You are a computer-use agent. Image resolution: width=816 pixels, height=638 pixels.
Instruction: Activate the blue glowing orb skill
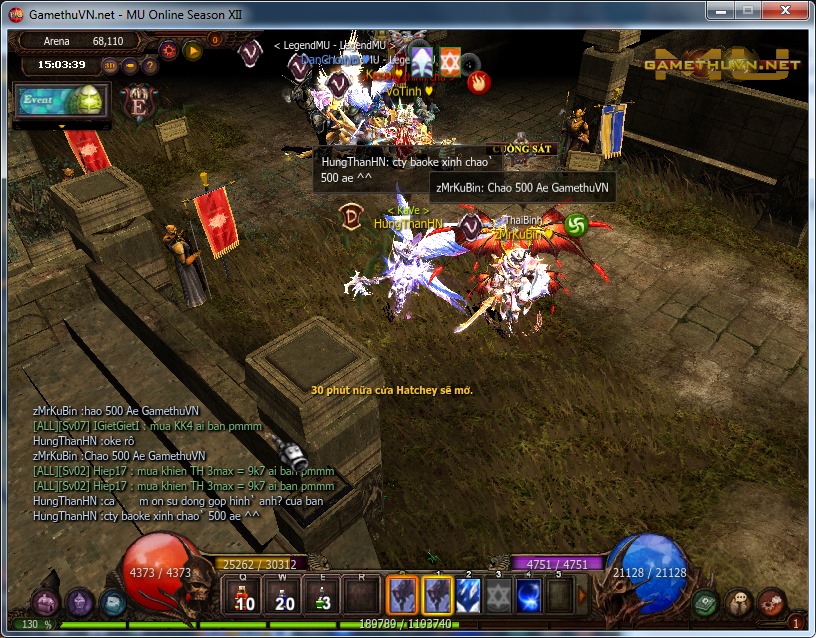point(529,596)
